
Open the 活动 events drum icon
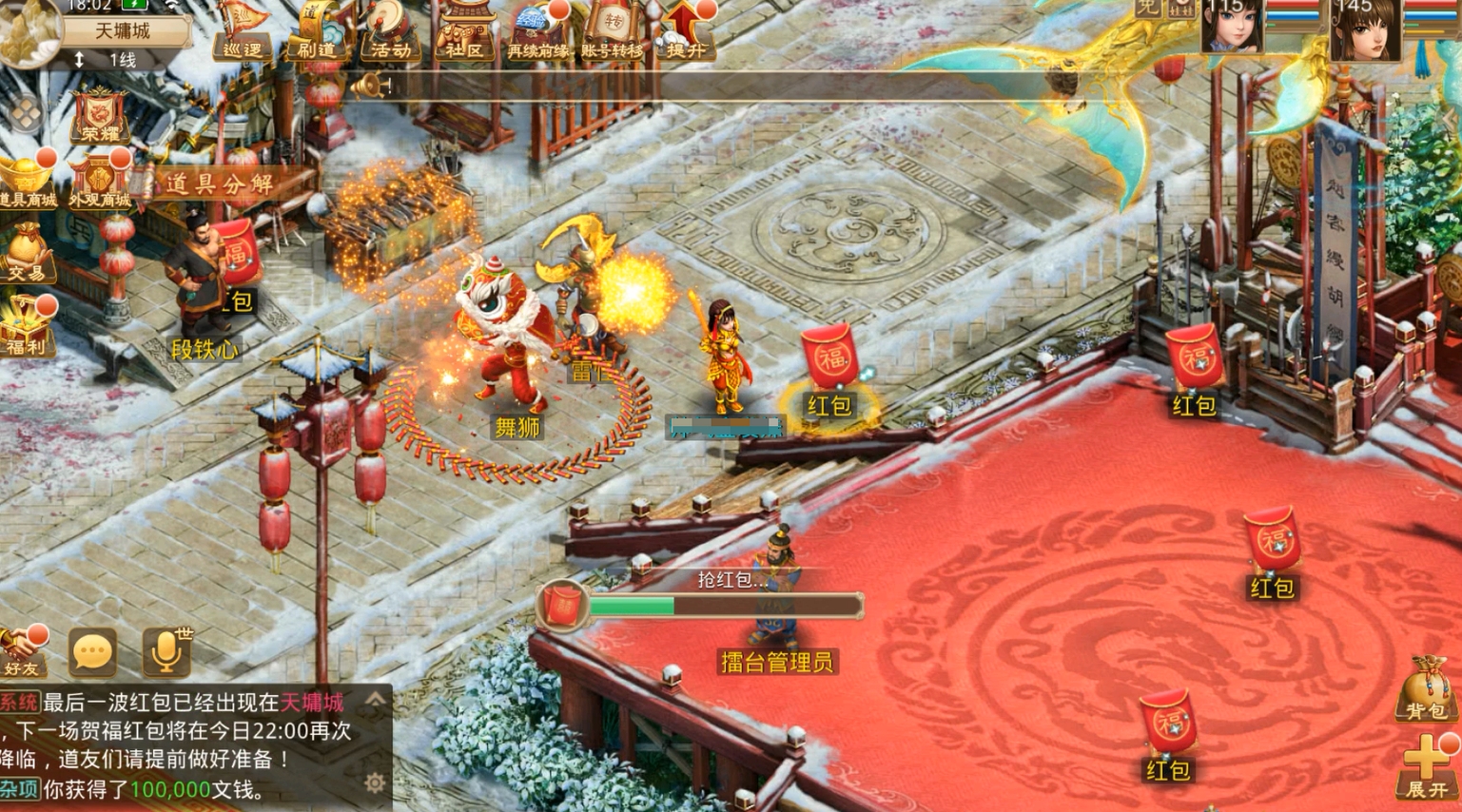[x=390, y=32]
